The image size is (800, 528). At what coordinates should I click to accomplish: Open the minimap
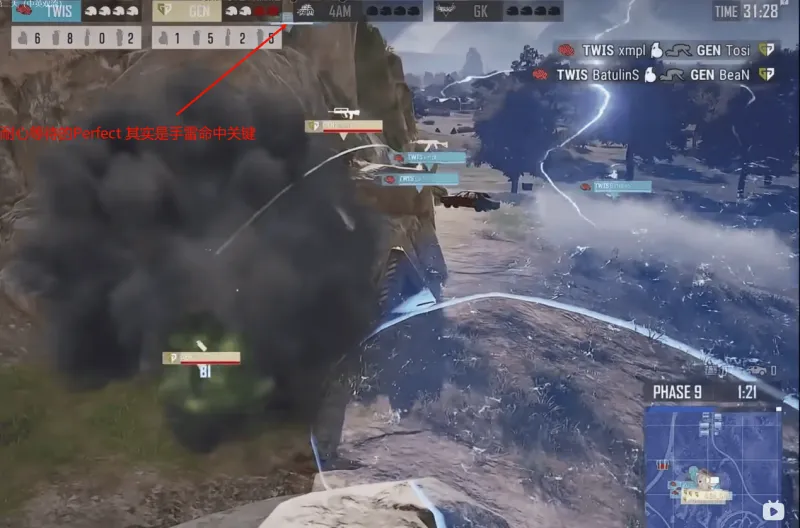coord(712,457)
